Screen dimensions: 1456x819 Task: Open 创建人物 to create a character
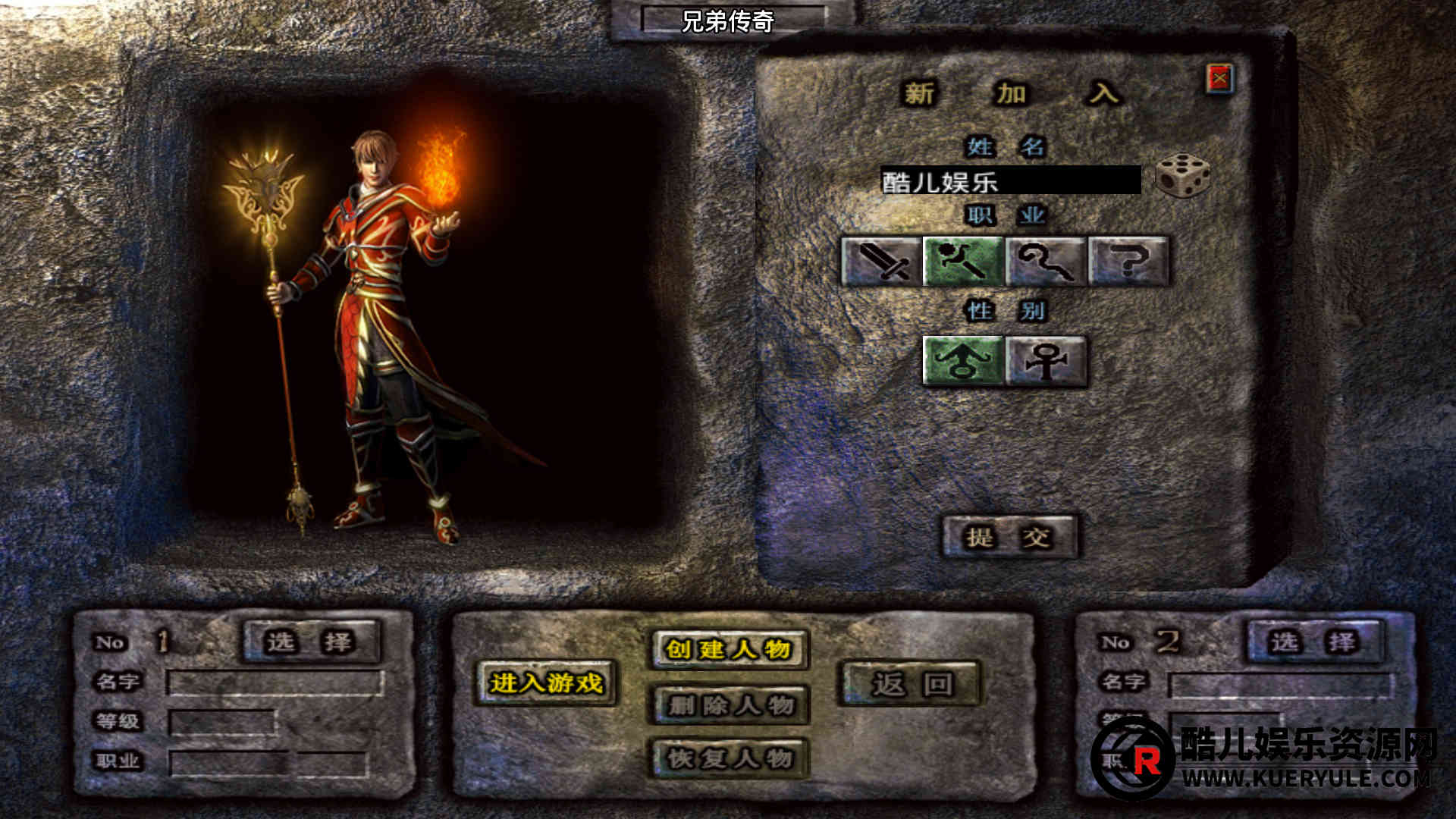coord(729,650)
